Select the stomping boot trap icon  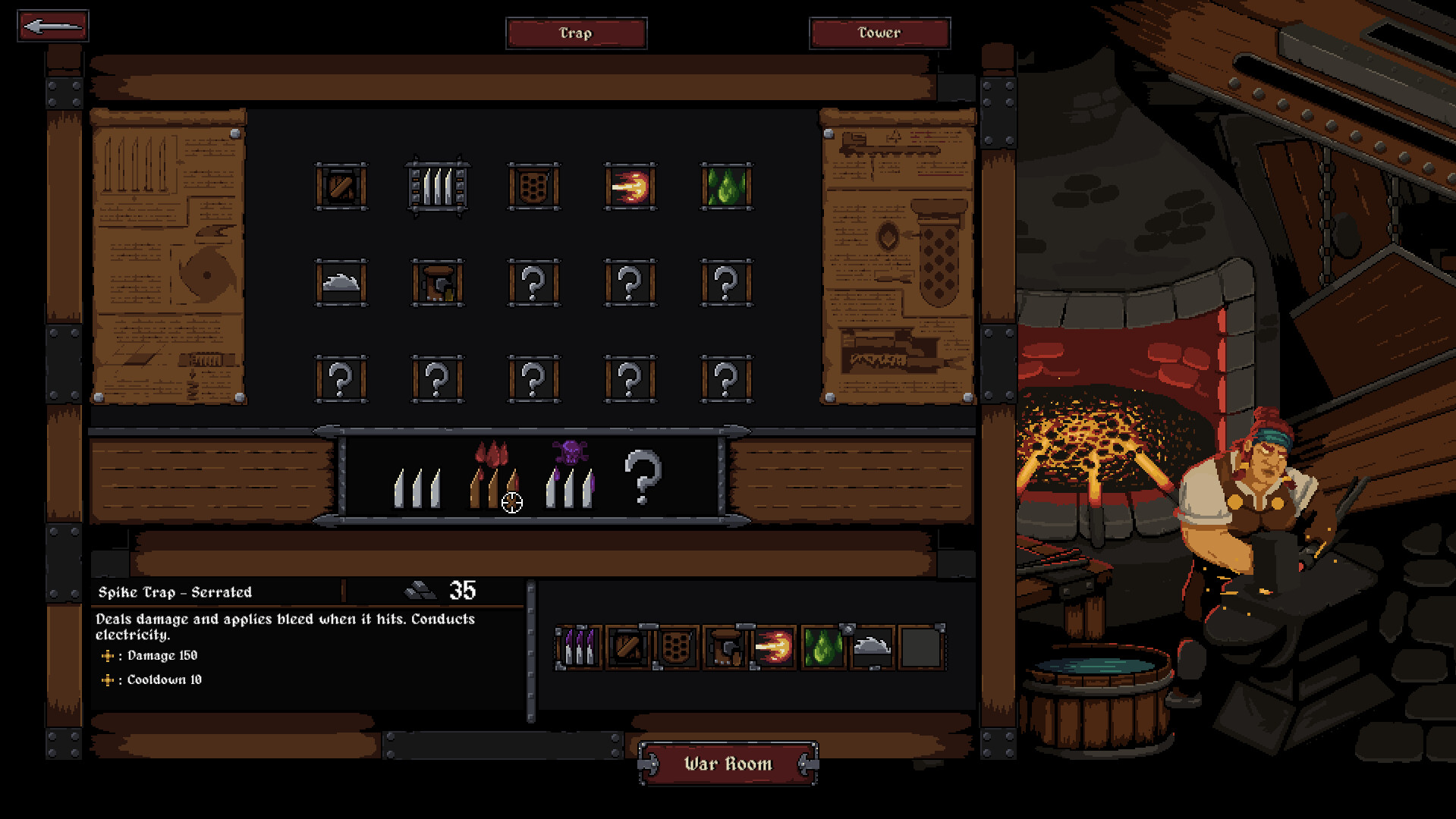coord(438,284)
